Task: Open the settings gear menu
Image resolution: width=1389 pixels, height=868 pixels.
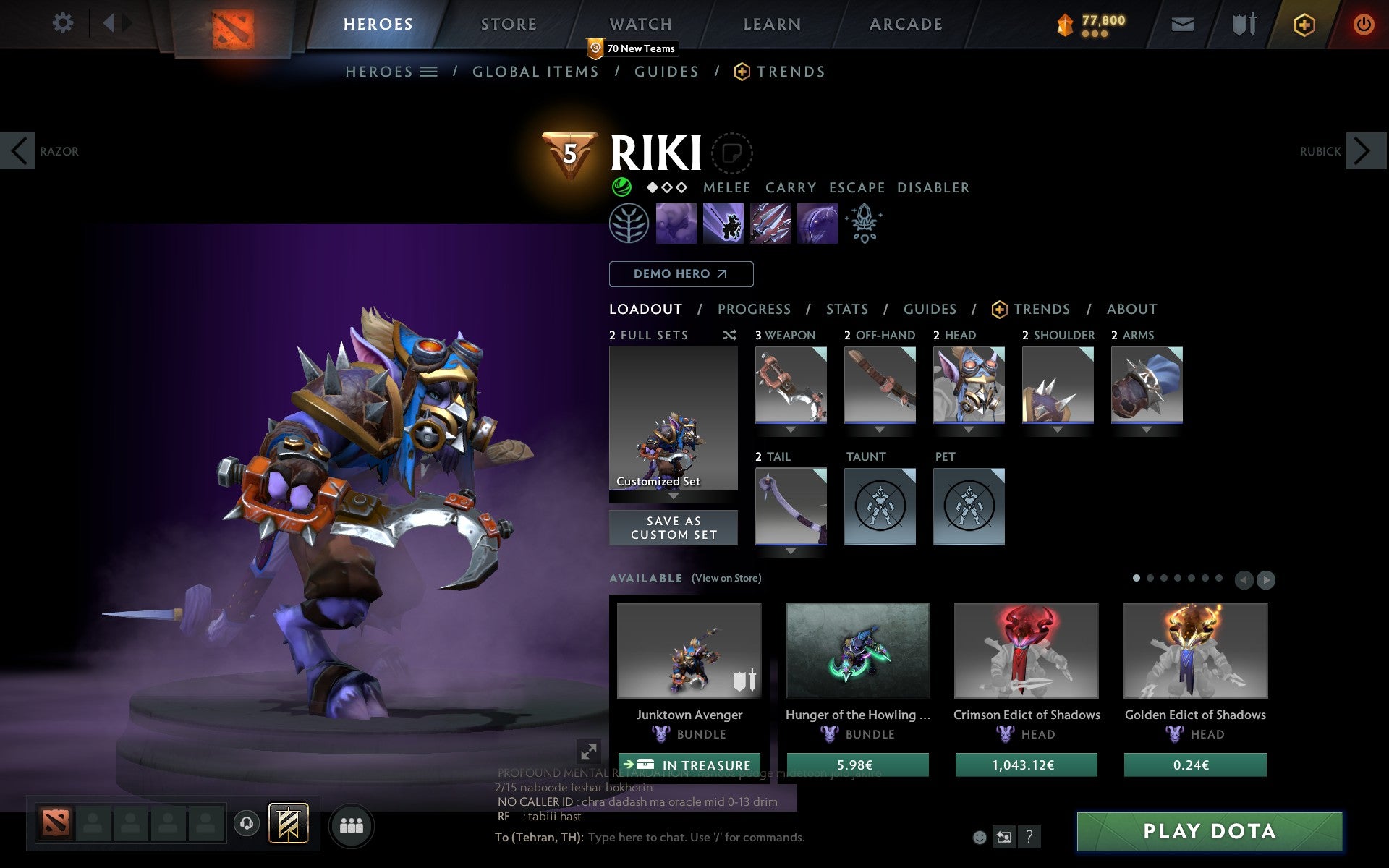Action: pos(64,23)
